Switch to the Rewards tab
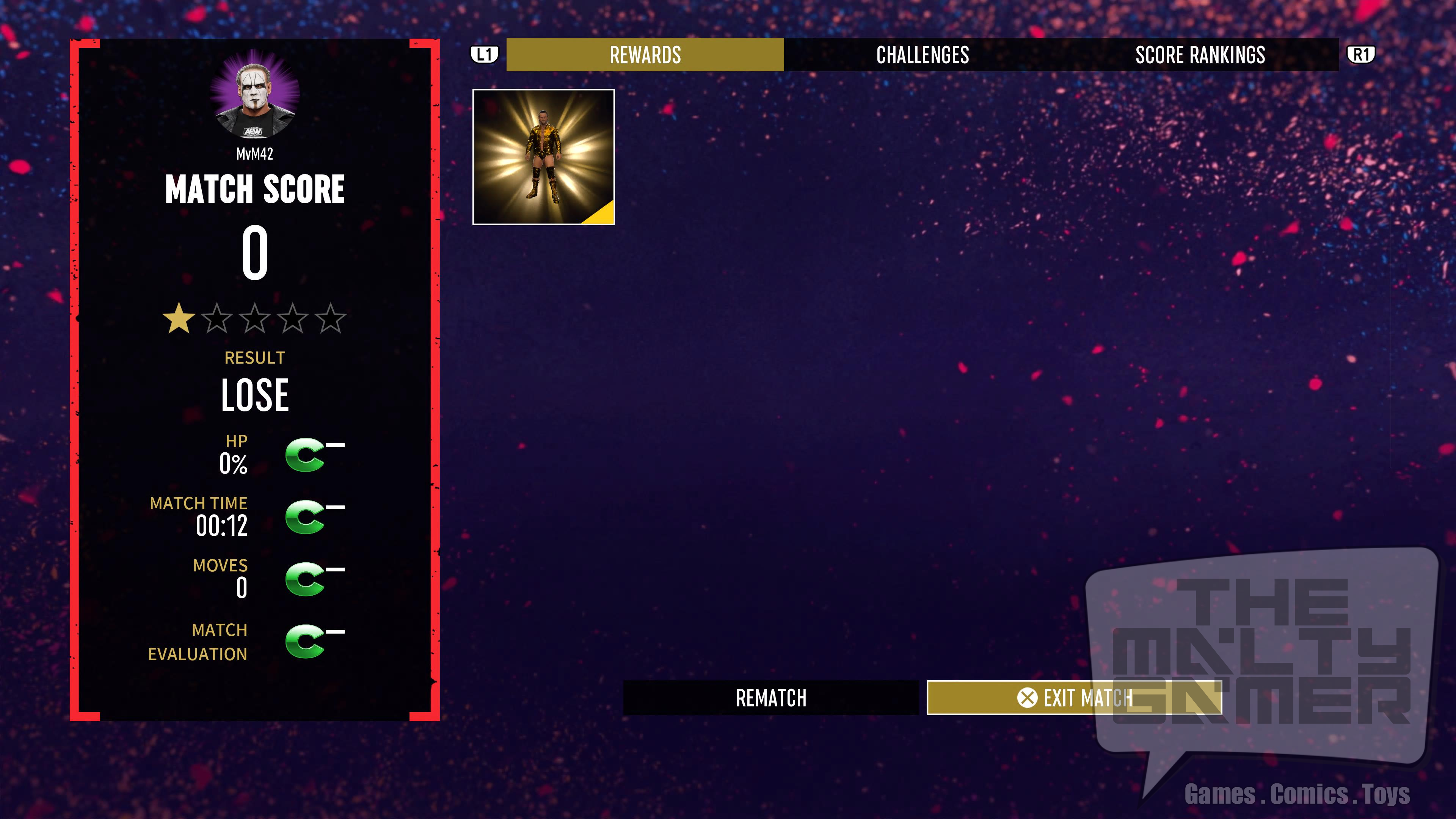The width and height of the screenshot is (1456, 819). pos(645,55)
